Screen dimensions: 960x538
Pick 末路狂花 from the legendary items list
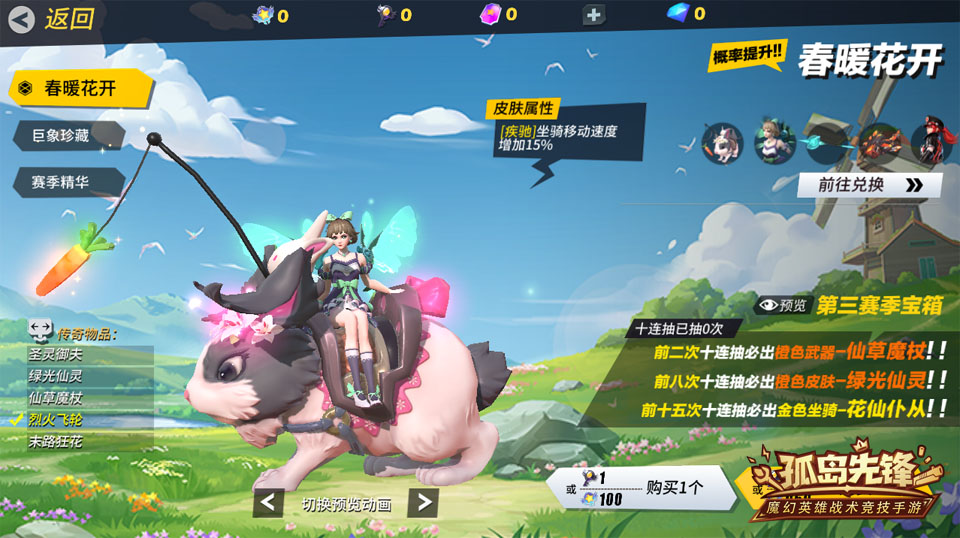coord(90,441)
